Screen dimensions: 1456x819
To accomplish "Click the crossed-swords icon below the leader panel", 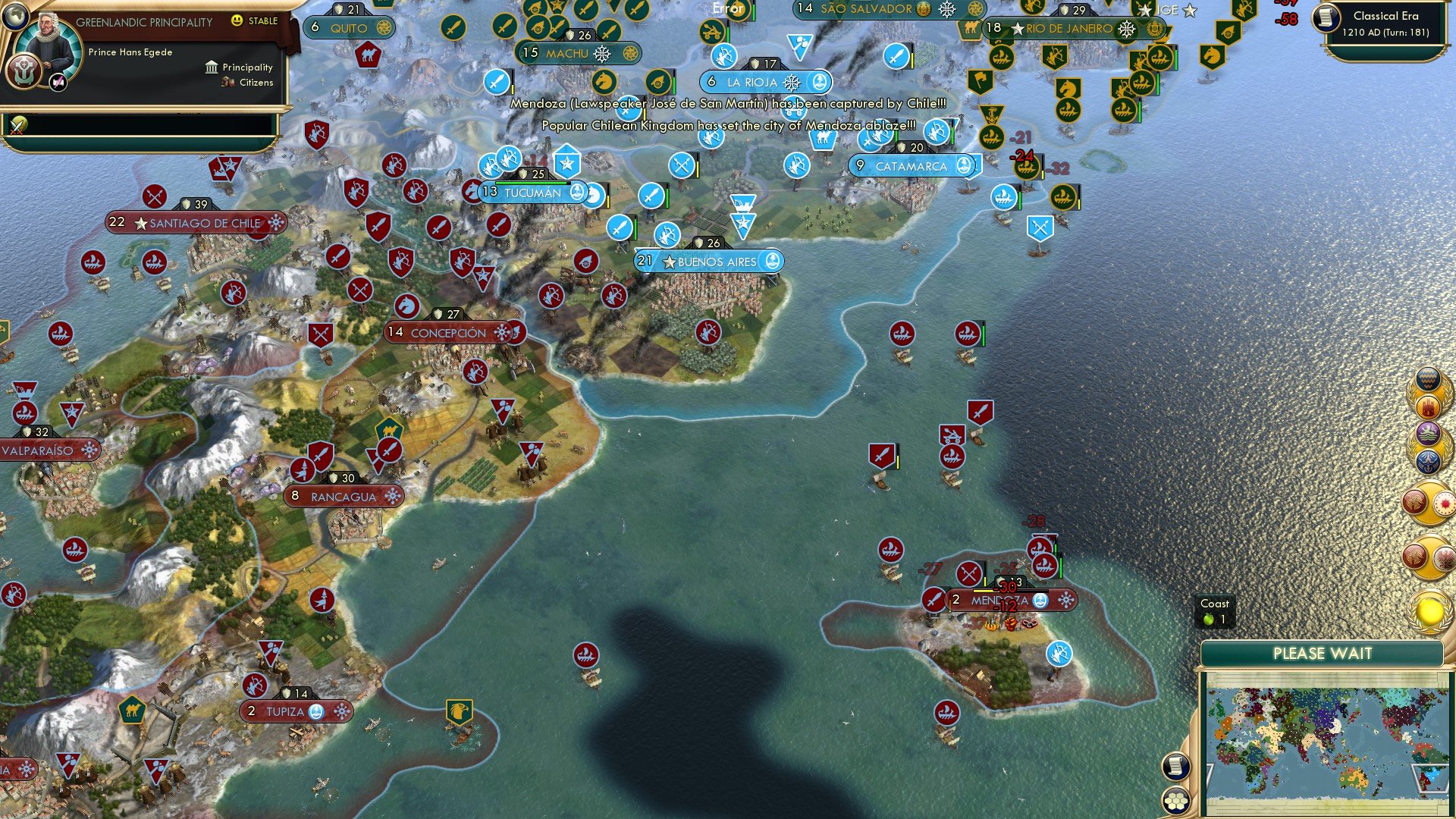I will [x=18, y=125].
